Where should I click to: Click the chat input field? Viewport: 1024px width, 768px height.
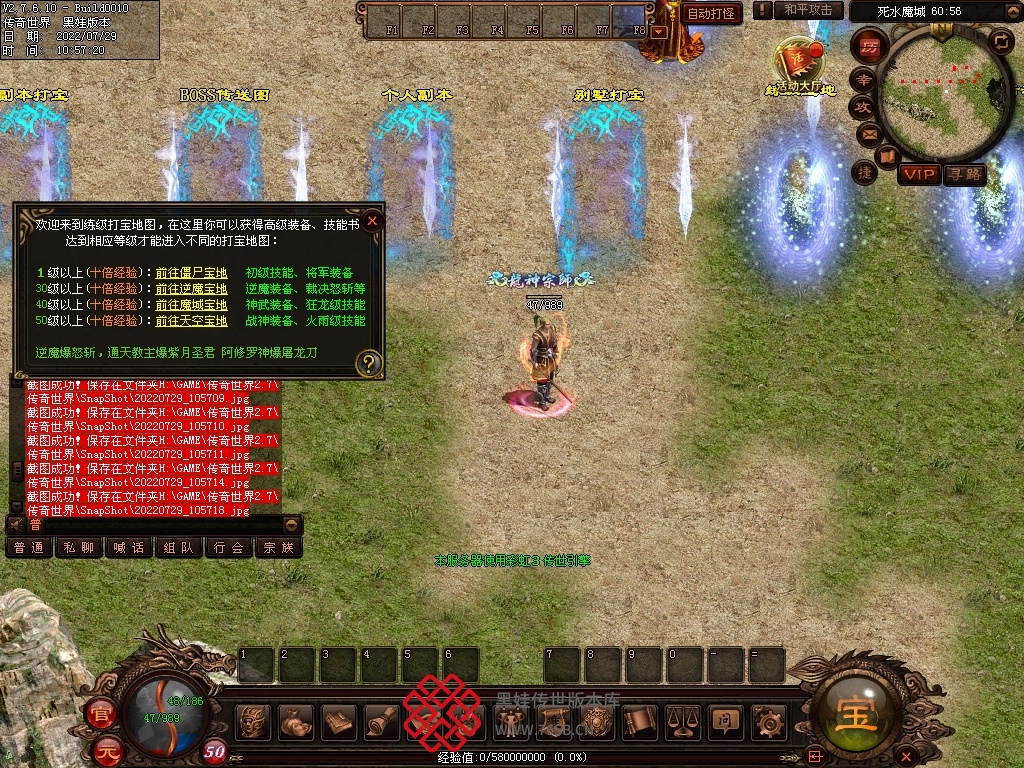(160, 524)
